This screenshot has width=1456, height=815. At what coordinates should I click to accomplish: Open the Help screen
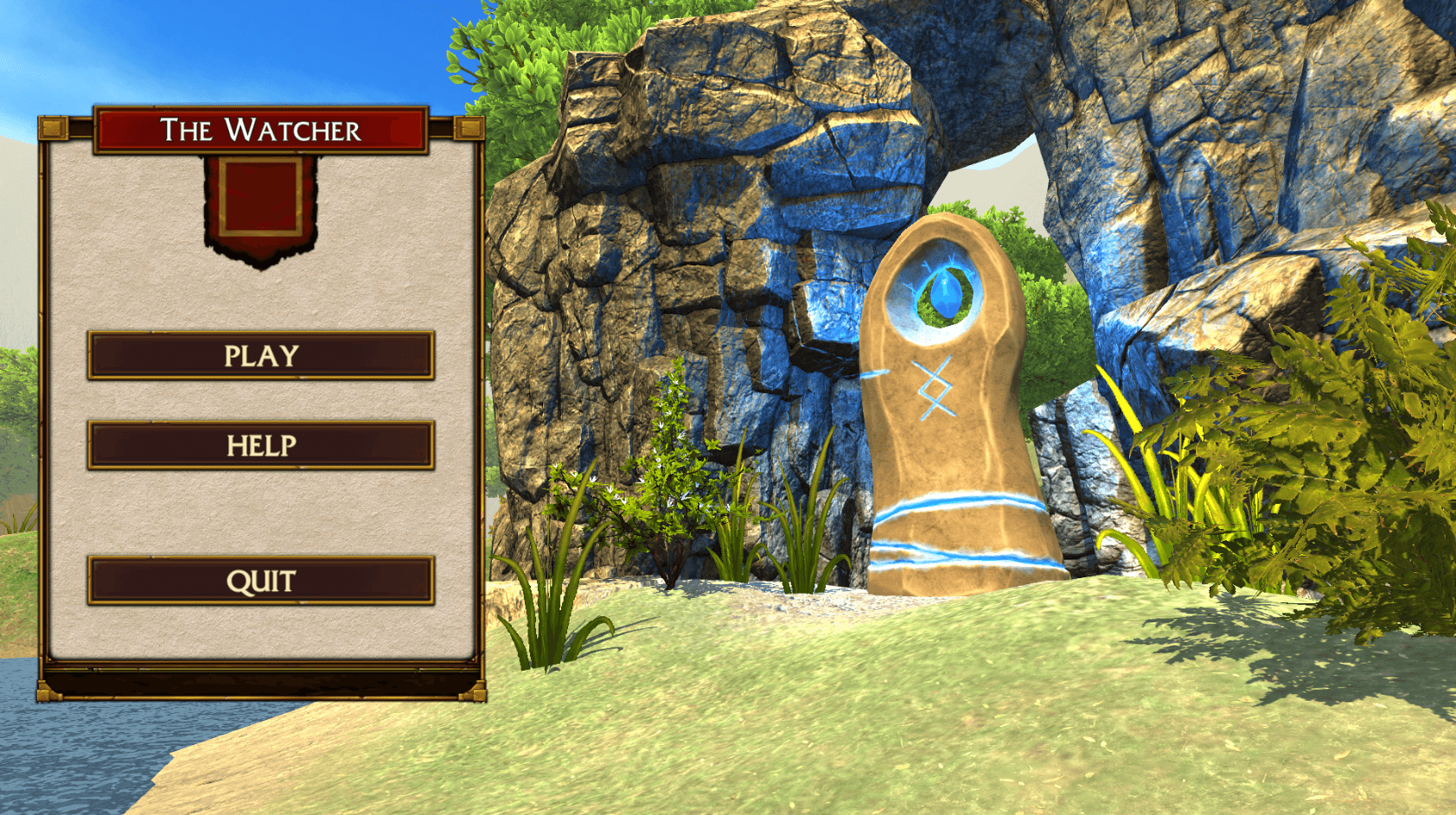tap(260, 445)
